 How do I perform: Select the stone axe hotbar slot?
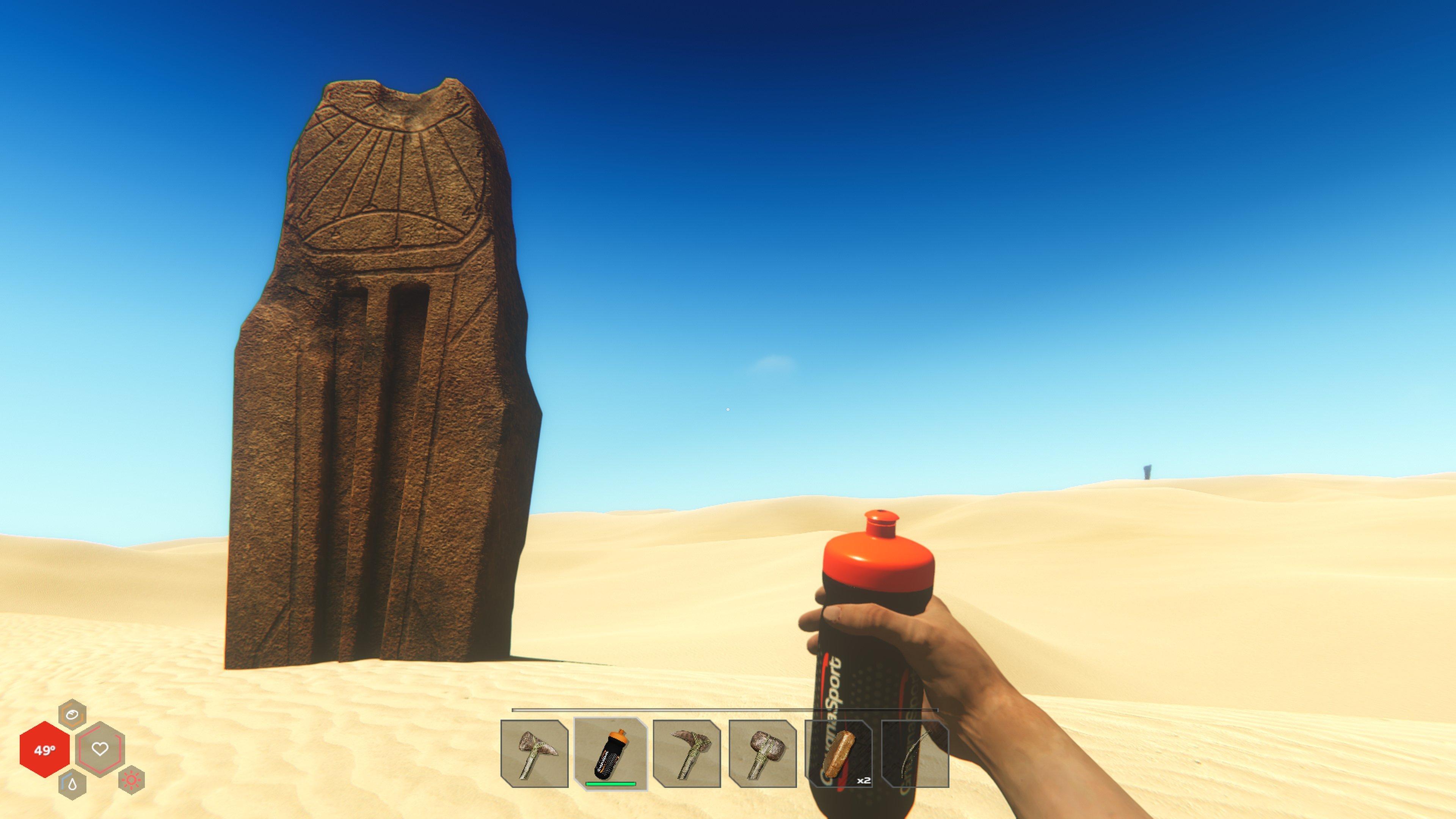pyautogui.click(x=534, y=753)
